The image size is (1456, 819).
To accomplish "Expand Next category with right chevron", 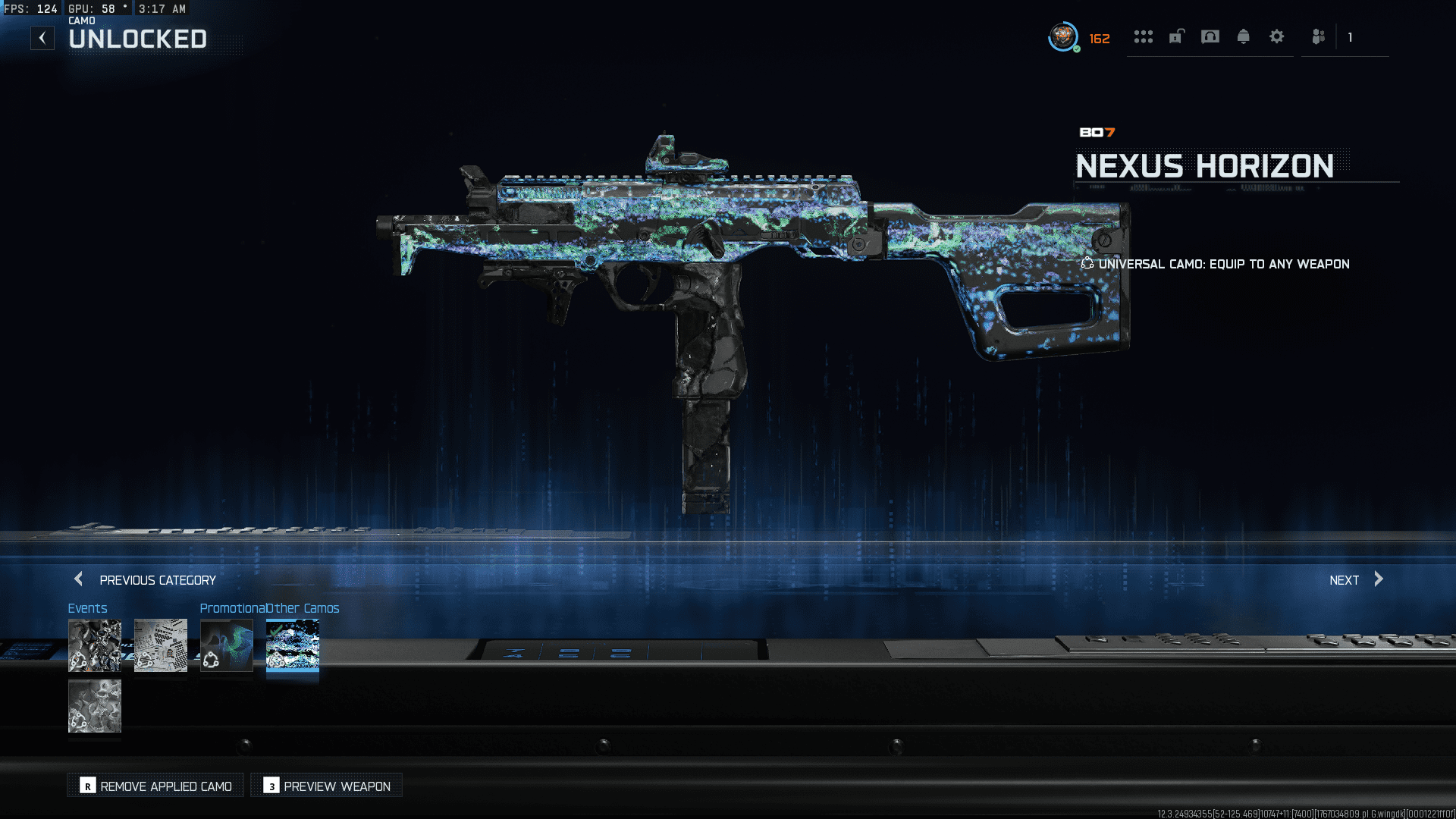I will (x=1379, y=579).
